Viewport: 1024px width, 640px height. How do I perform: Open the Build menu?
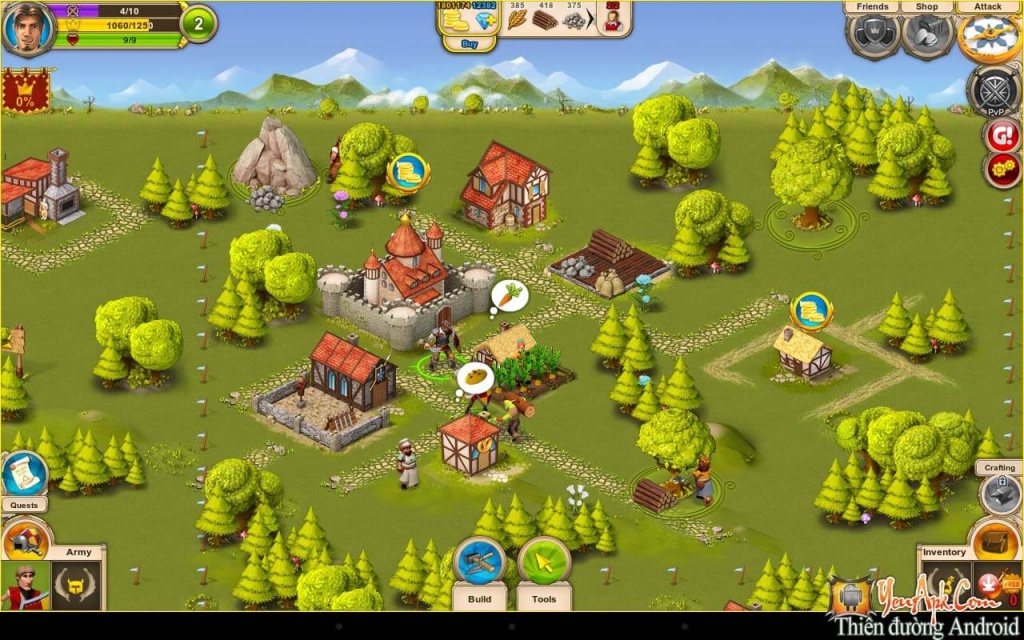(479, 564)
